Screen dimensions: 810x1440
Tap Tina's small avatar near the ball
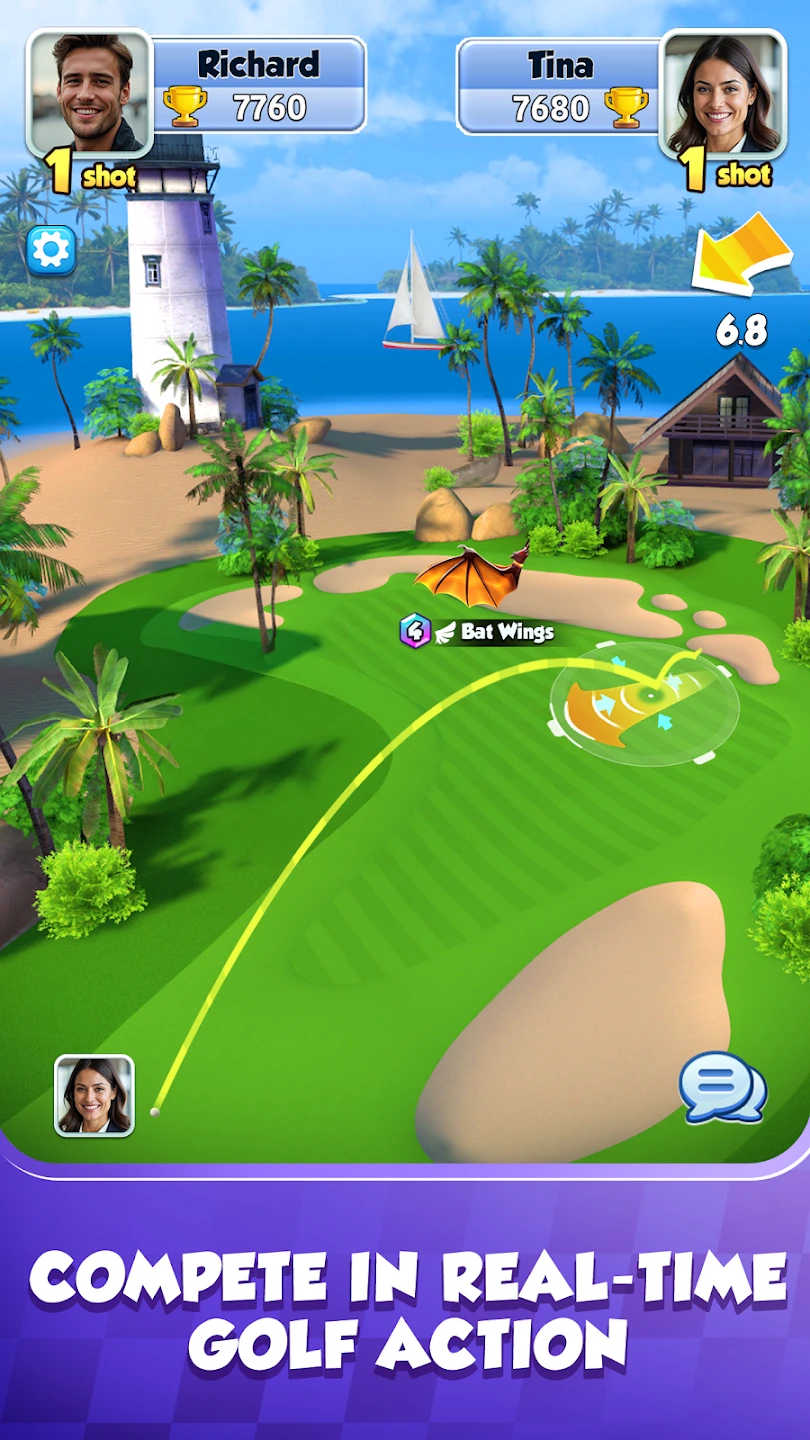click(94, 1096)
